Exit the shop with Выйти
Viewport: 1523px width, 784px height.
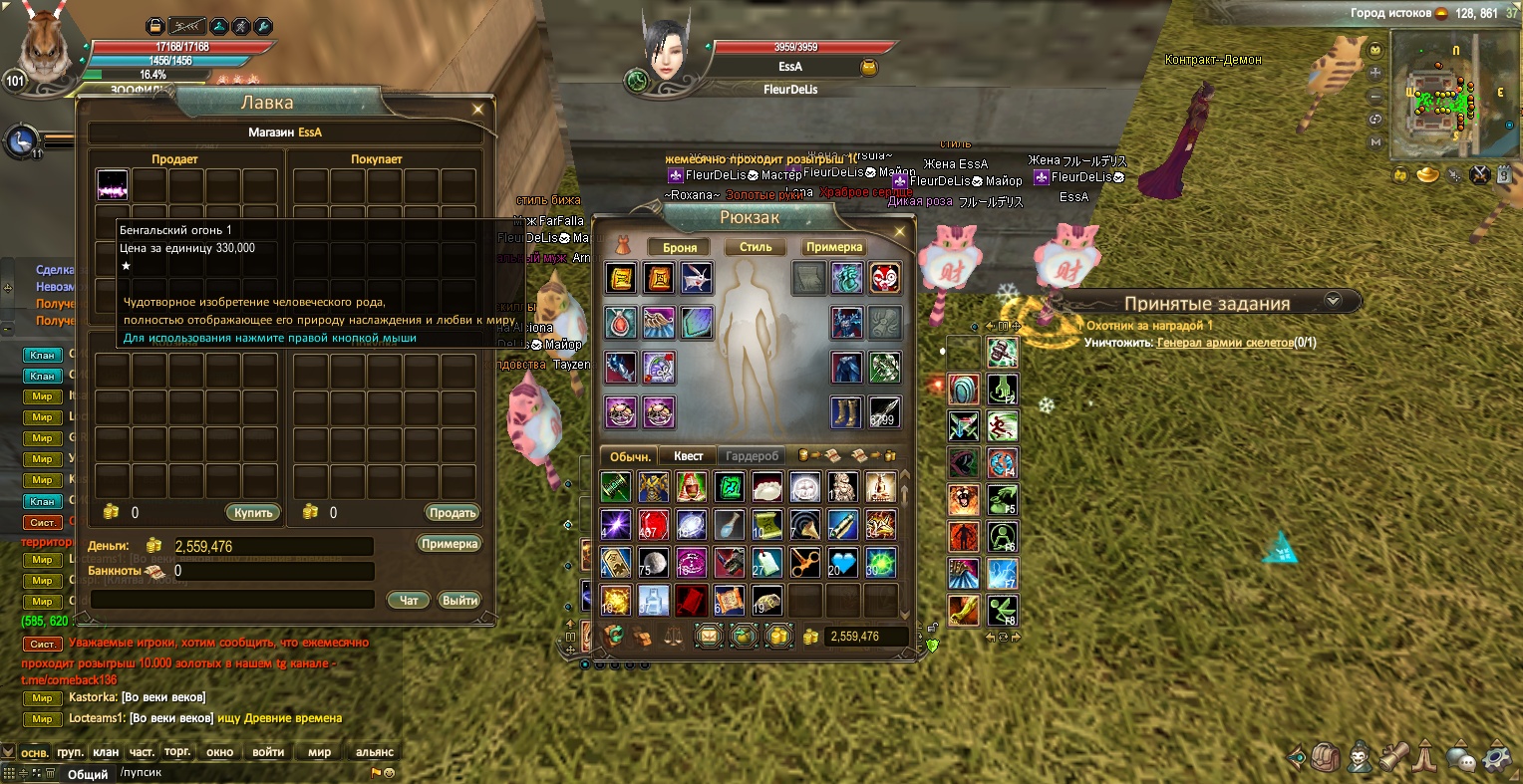coord(459,600)
